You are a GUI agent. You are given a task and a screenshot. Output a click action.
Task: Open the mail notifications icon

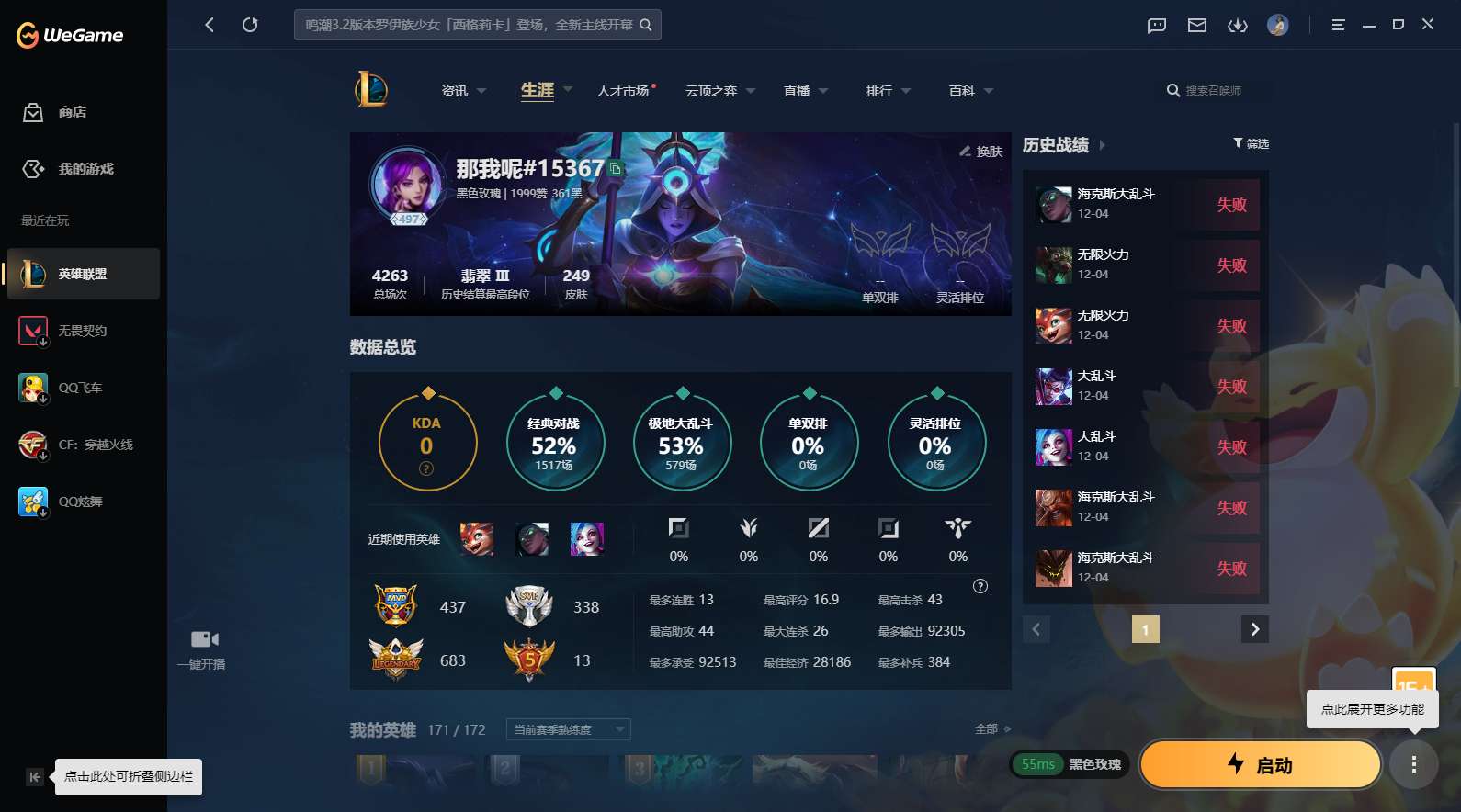(1196, 25)
